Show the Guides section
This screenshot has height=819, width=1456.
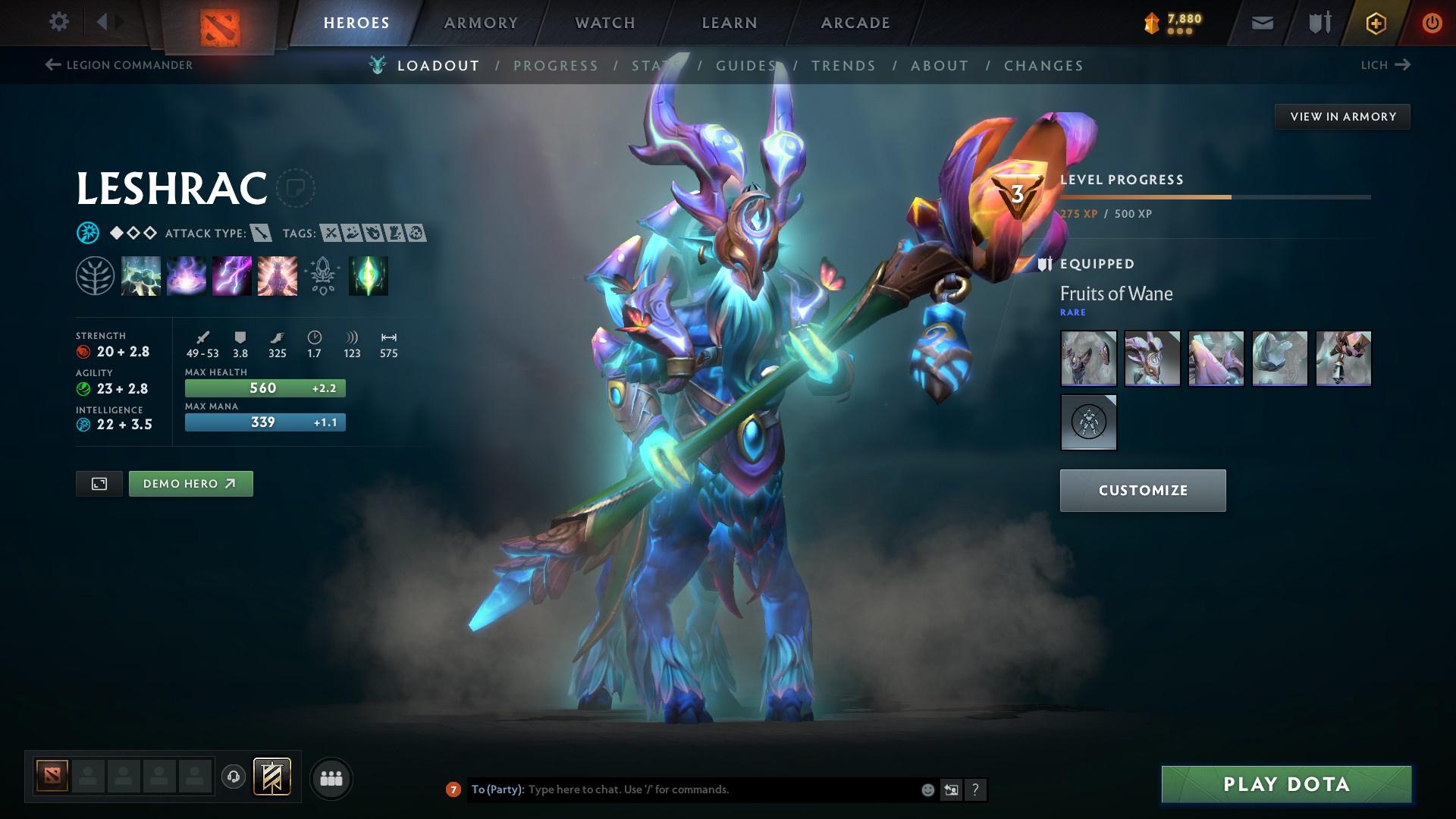[746, 66]
